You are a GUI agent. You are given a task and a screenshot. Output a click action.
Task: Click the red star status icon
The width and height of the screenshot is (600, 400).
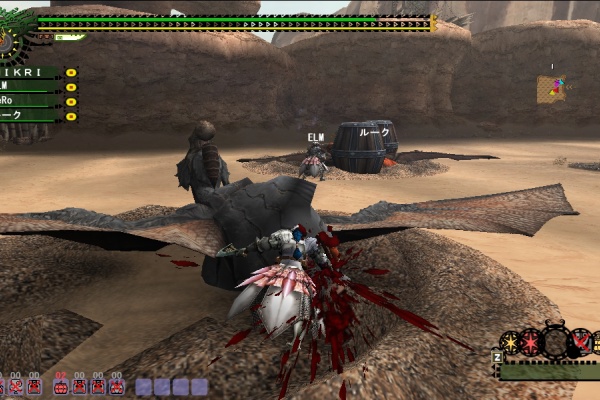[x=530, y=343]
